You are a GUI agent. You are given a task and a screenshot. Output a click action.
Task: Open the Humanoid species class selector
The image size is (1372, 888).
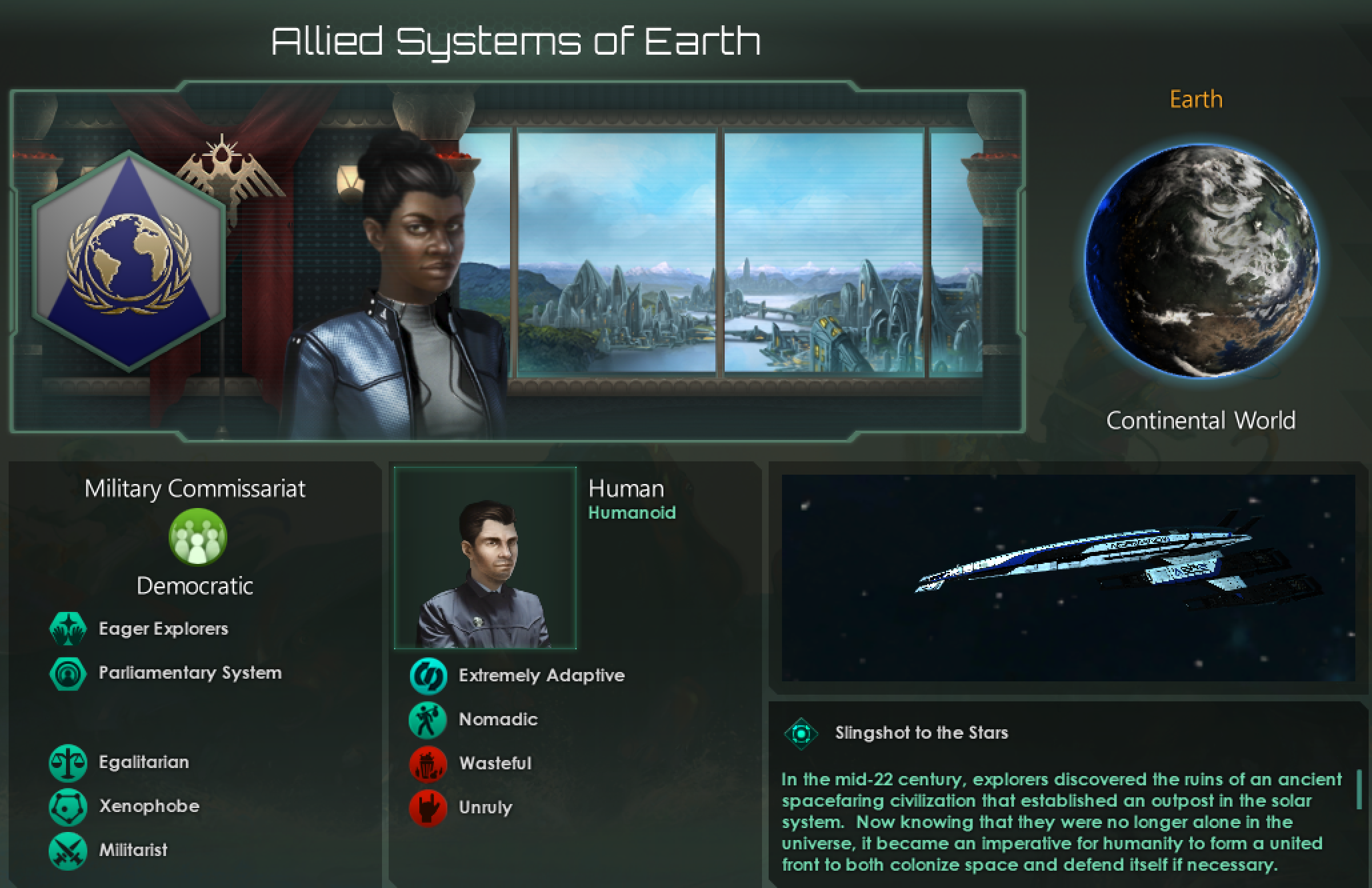tap(631, 512)
